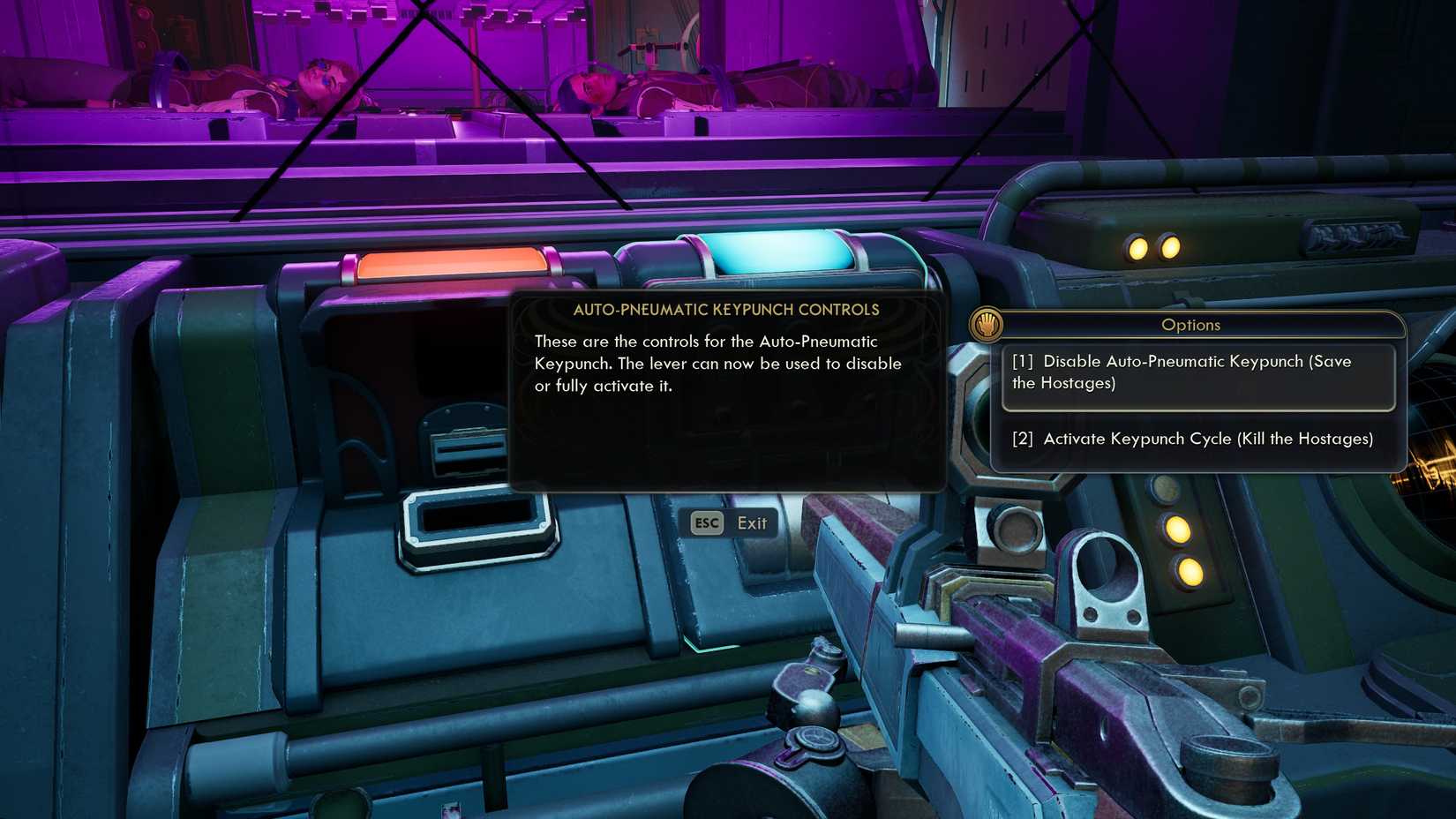Image resolution: width=1456 pixels, height=819 pixels.
Task: Expand the Options panel header
Action: 1191,325
